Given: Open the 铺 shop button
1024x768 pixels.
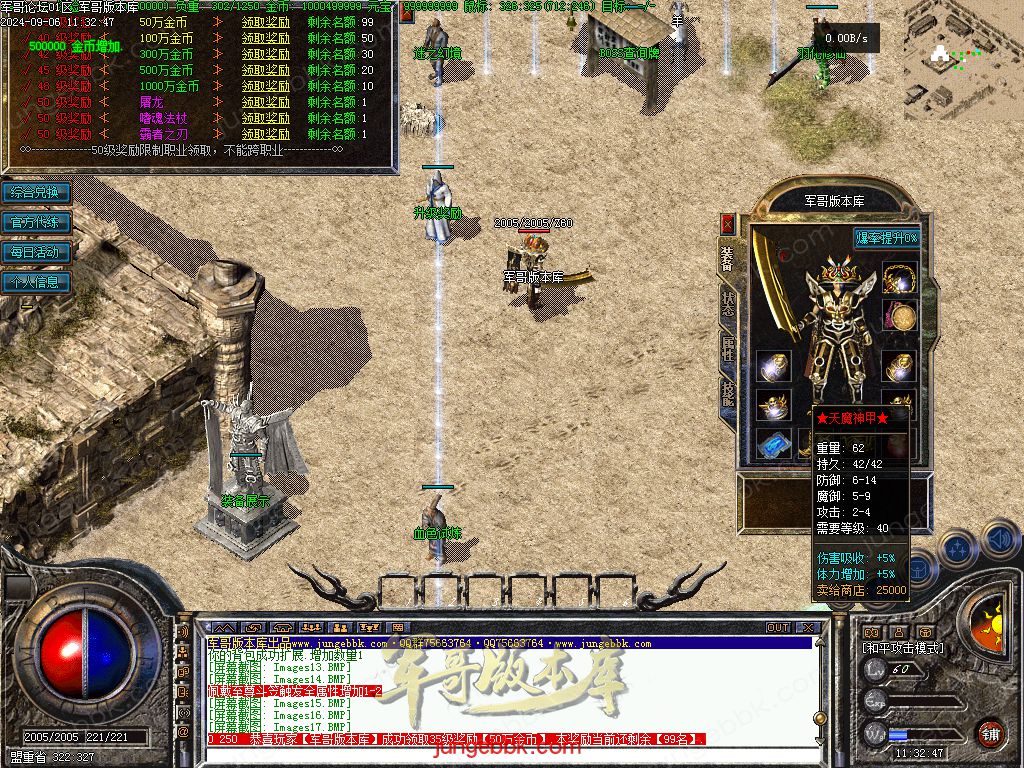Looking at the screenshot, I should [990, 733].
